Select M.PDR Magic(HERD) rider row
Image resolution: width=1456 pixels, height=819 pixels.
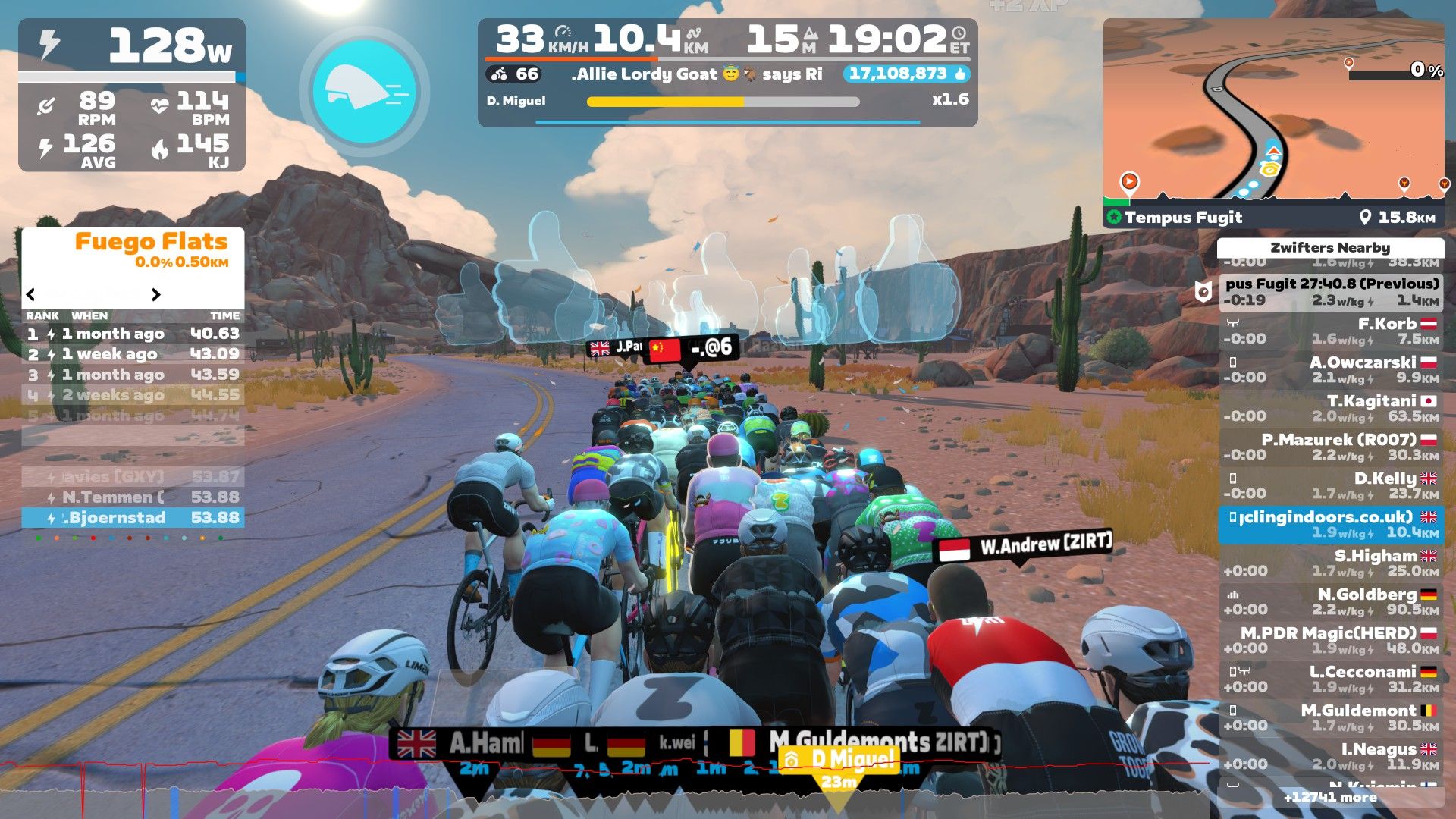[1331, 640]
